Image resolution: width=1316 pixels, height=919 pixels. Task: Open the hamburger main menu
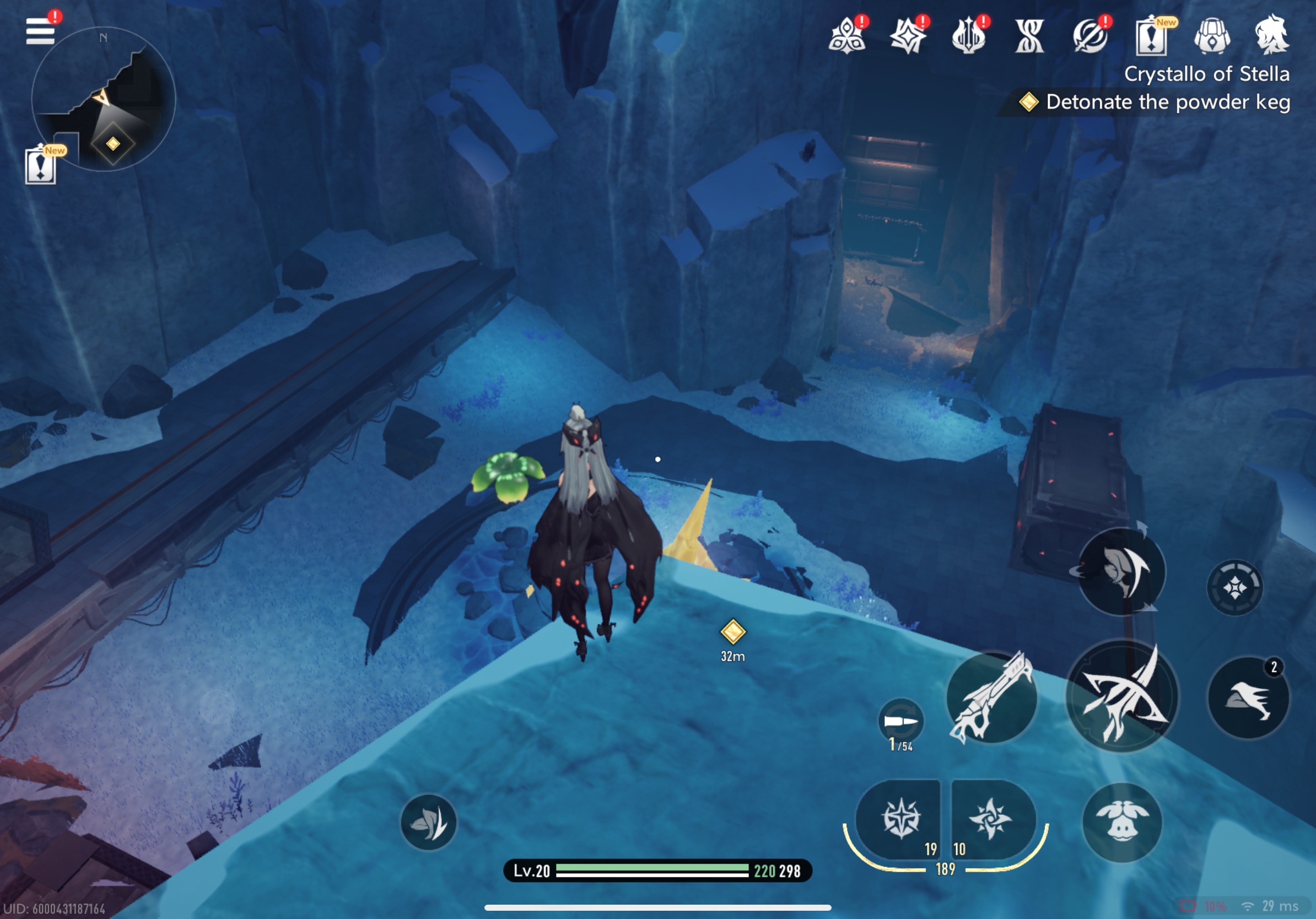click(x=40, y=31)
